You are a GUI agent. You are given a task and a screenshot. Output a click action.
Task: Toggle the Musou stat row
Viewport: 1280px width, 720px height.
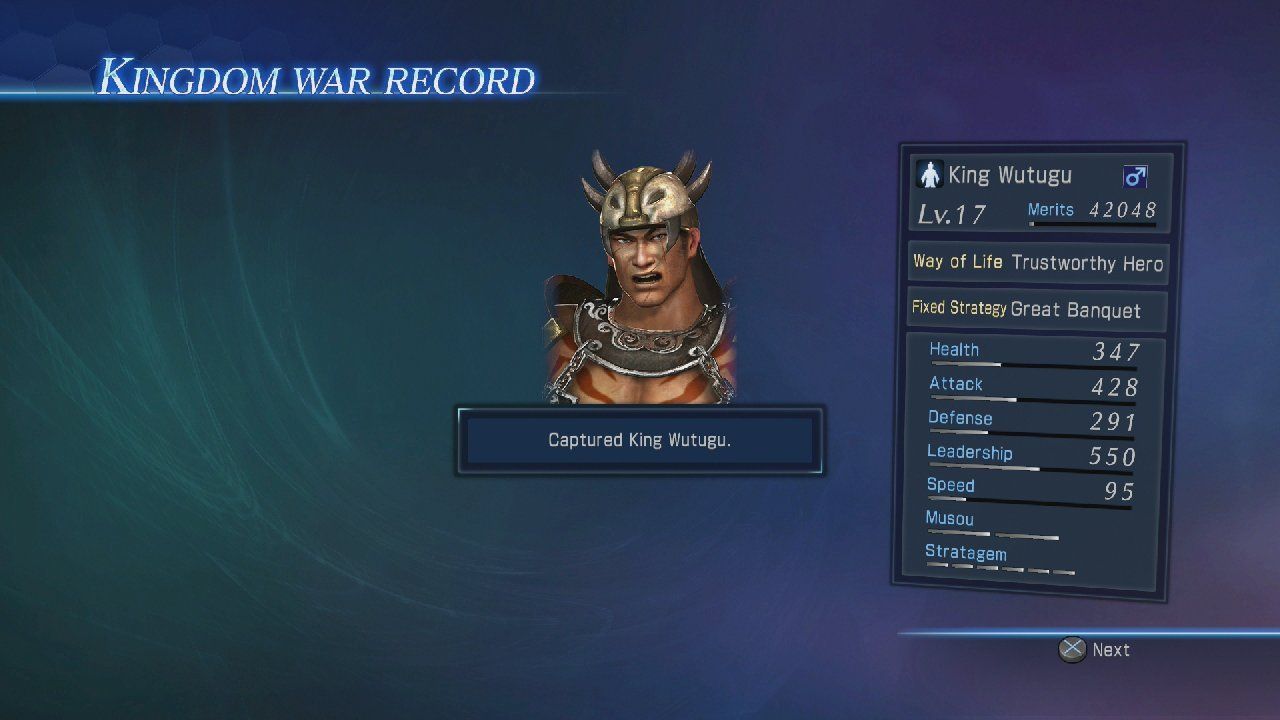pyautogui.click(x=949, y=519)
